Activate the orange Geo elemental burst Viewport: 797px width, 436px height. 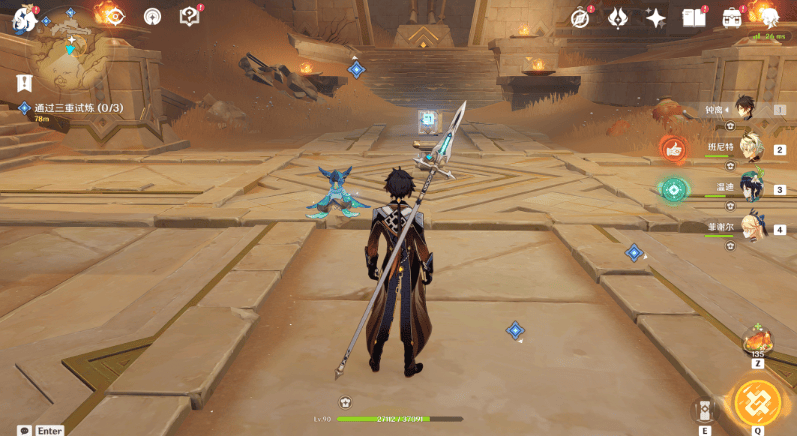pyautogui.click(x=757, y=401)
